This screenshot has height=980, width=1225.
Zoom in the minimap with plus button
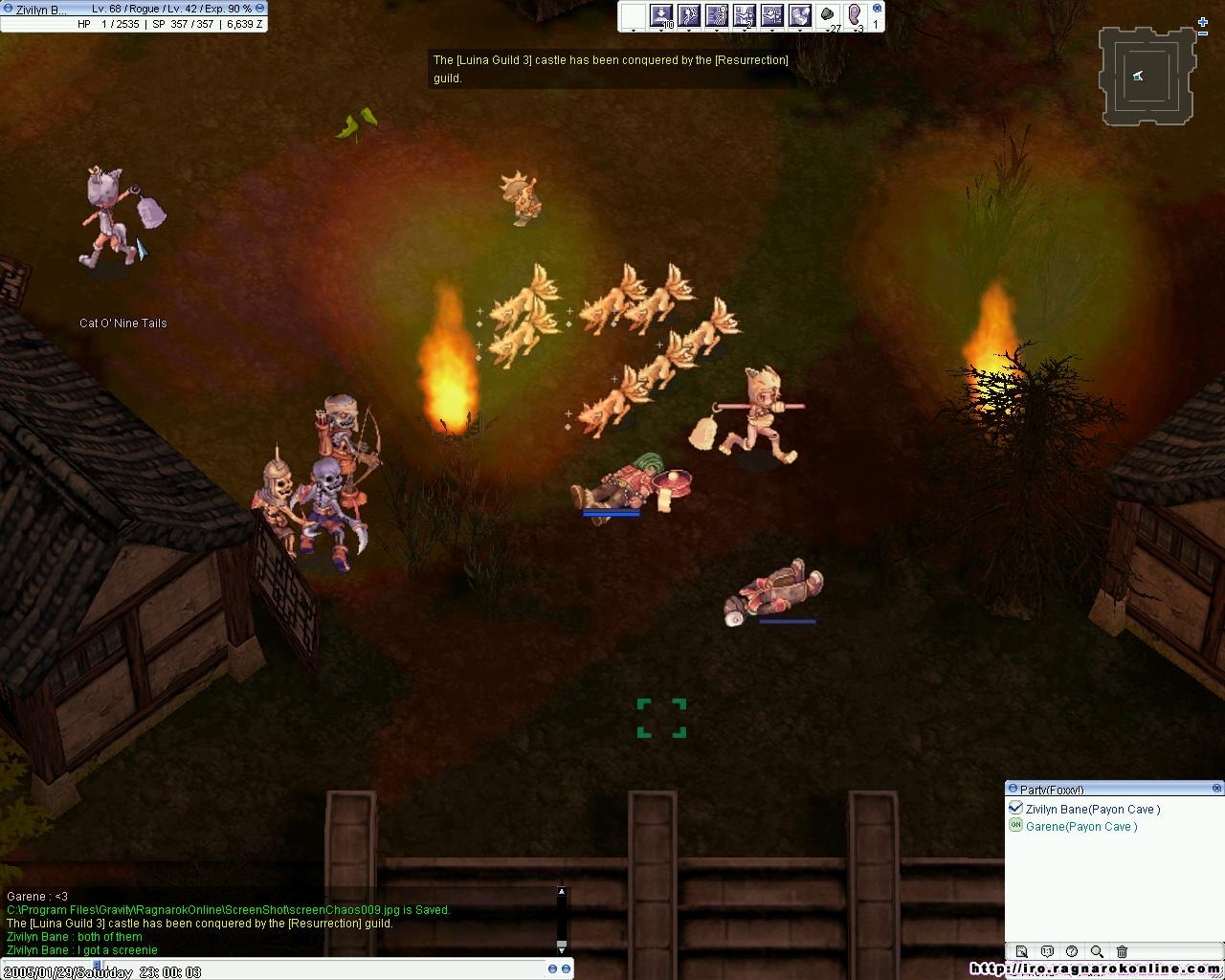(x=1203, y=21)
